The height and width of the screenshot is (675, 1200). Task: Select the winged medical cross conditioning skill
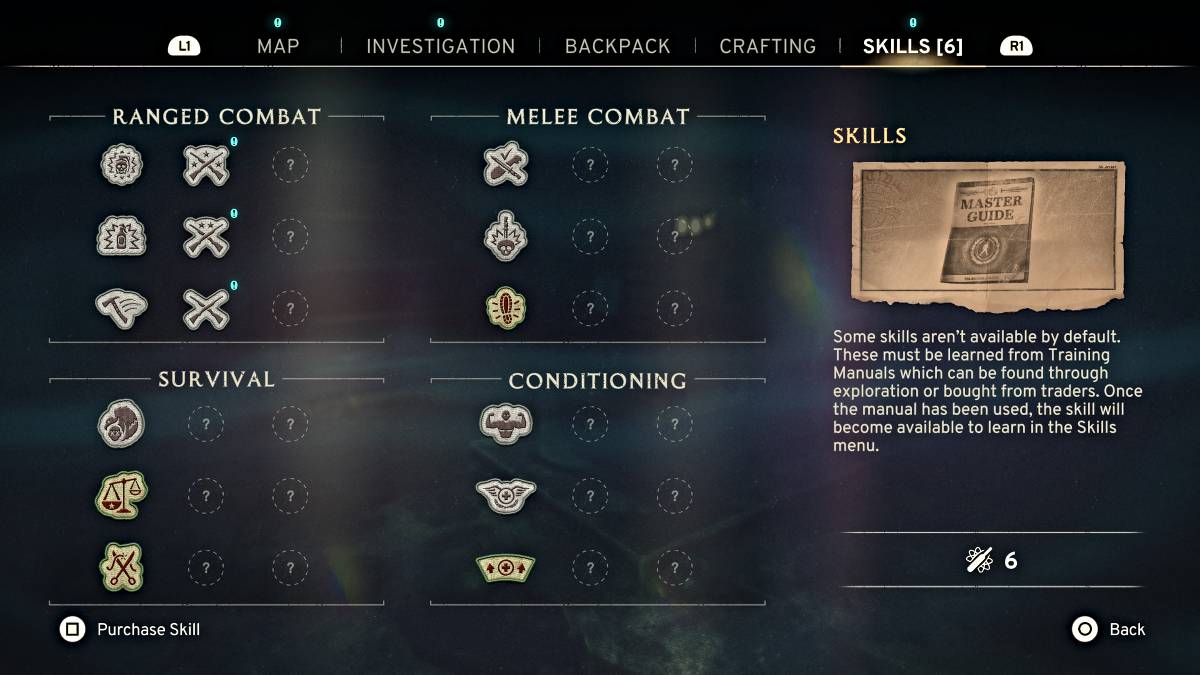[505, 494]
